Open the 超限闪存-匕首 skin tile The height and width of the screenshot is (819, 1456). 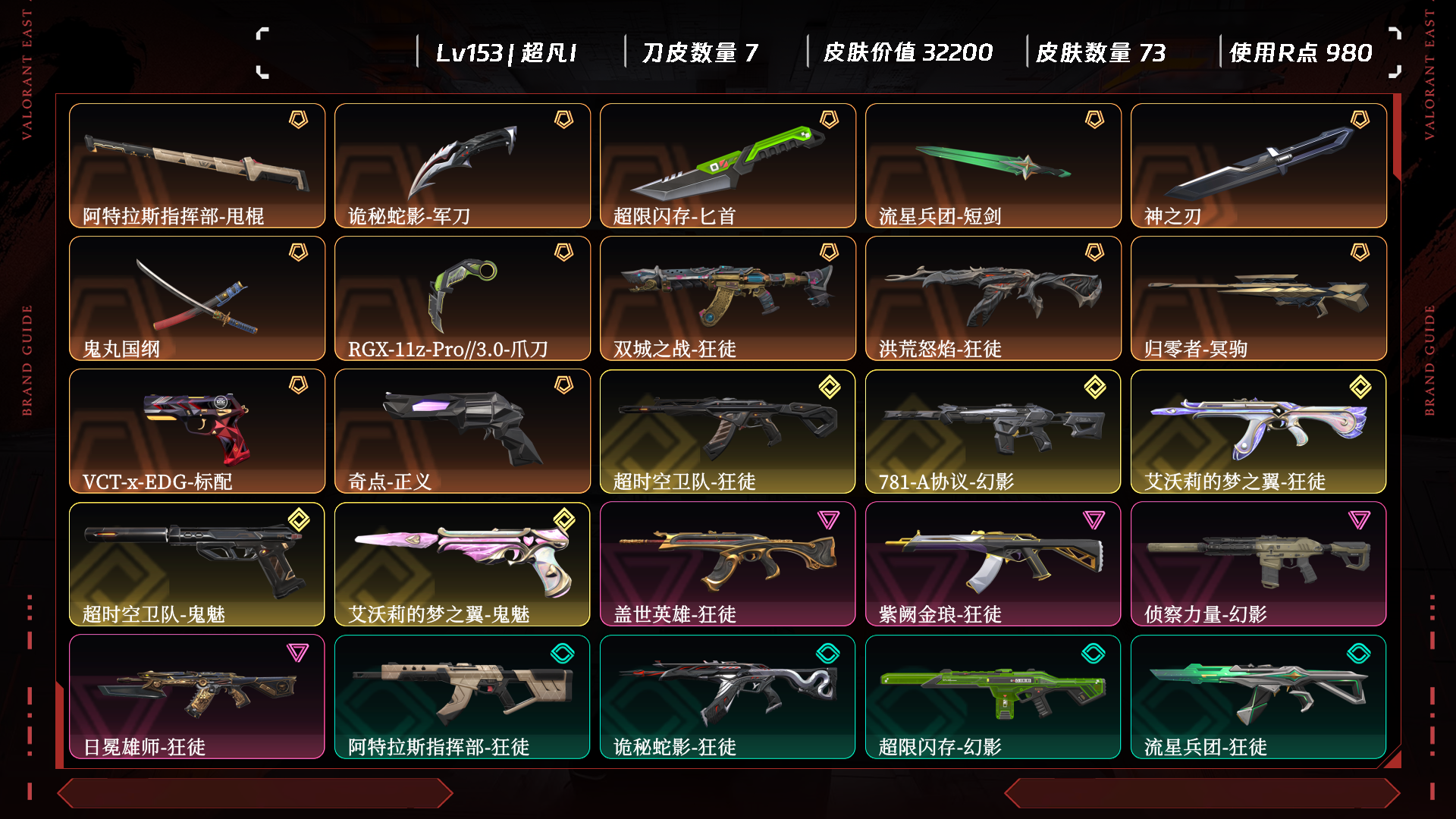(728, 165)
